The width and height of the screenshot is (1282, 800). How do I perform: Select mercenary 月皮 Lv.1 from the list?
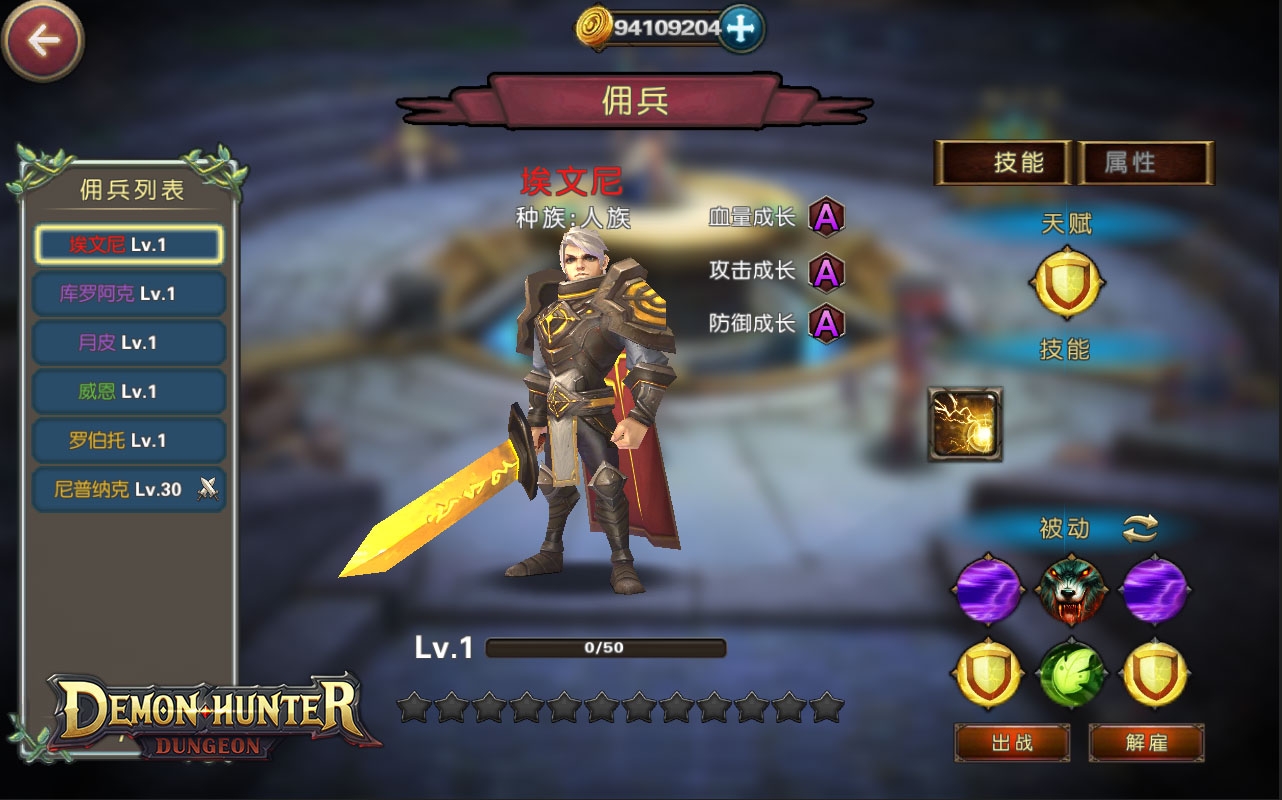[x=127, y=342]
